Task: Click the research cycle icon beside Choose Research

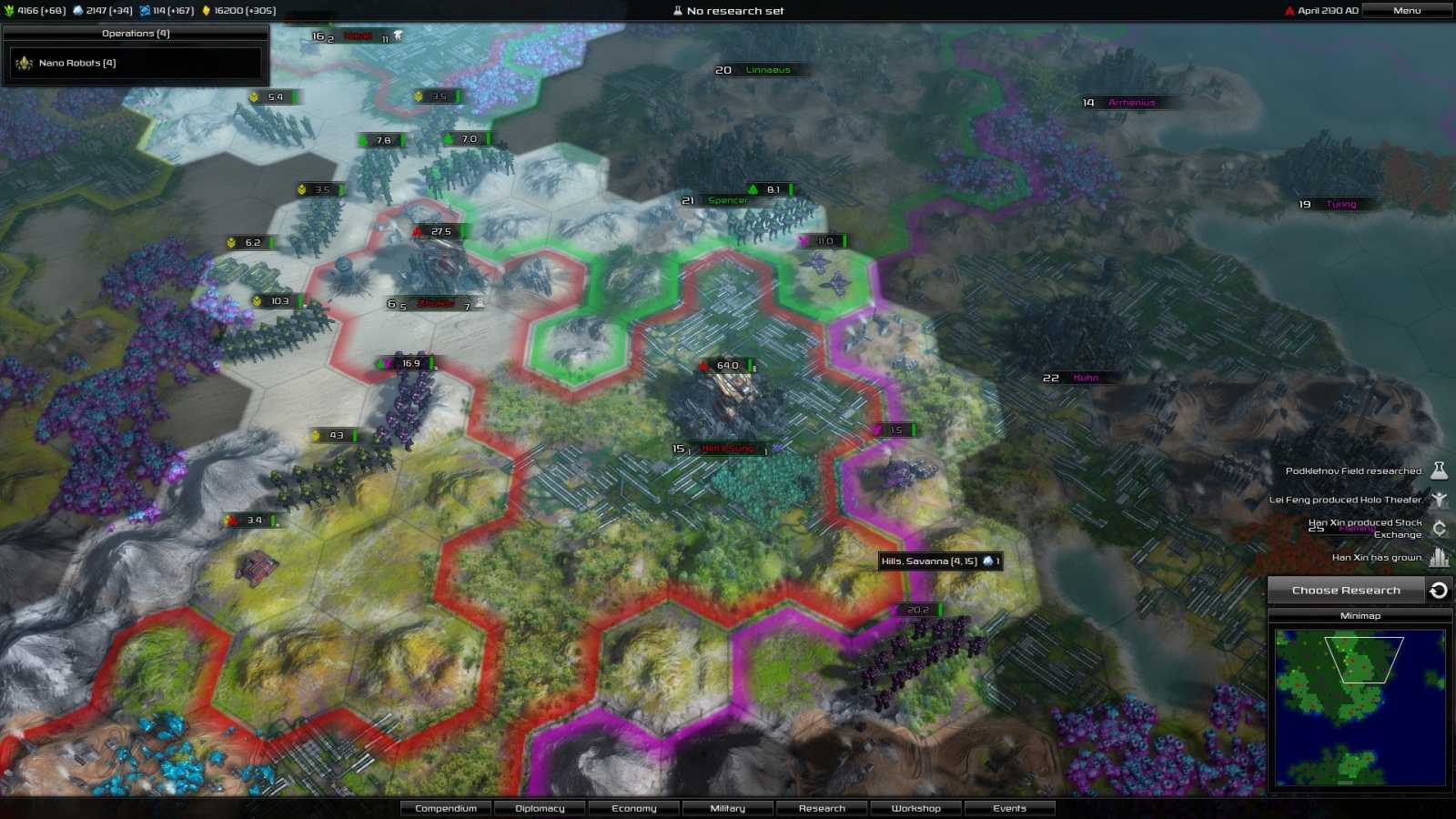Action: (1439, 590)
